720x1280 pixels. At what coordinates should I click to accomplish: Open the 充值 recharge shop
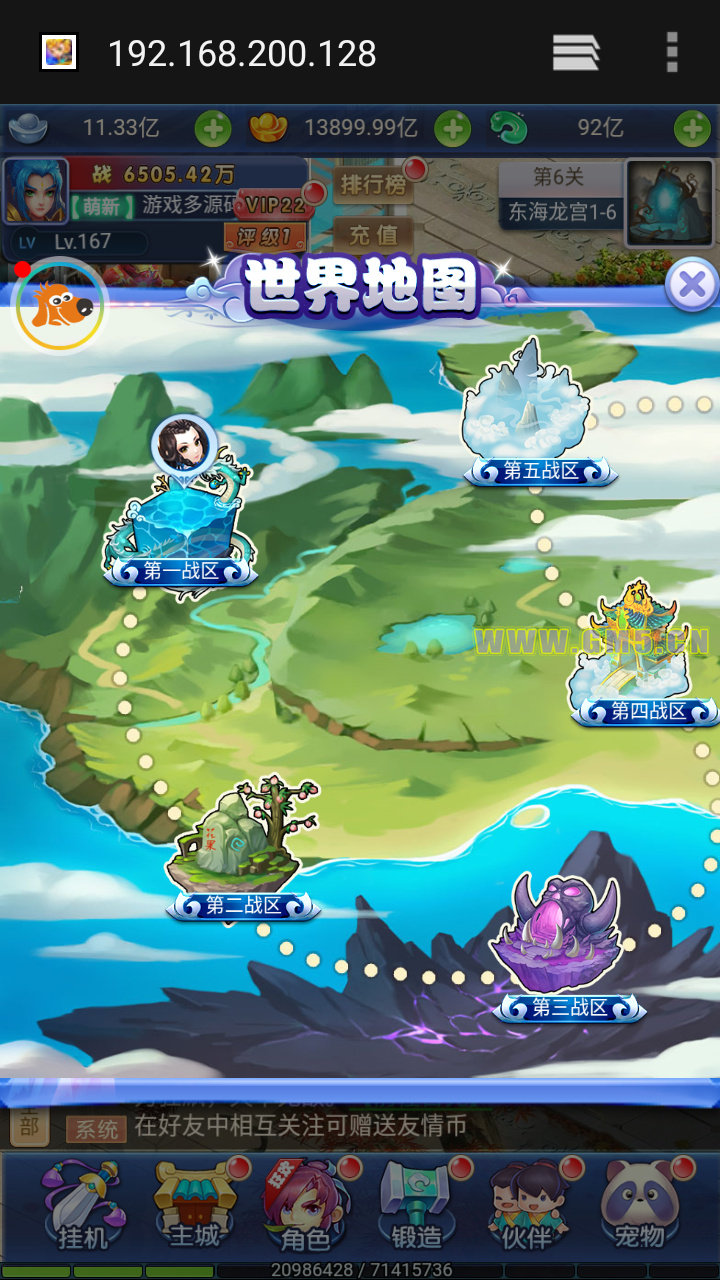373,235
